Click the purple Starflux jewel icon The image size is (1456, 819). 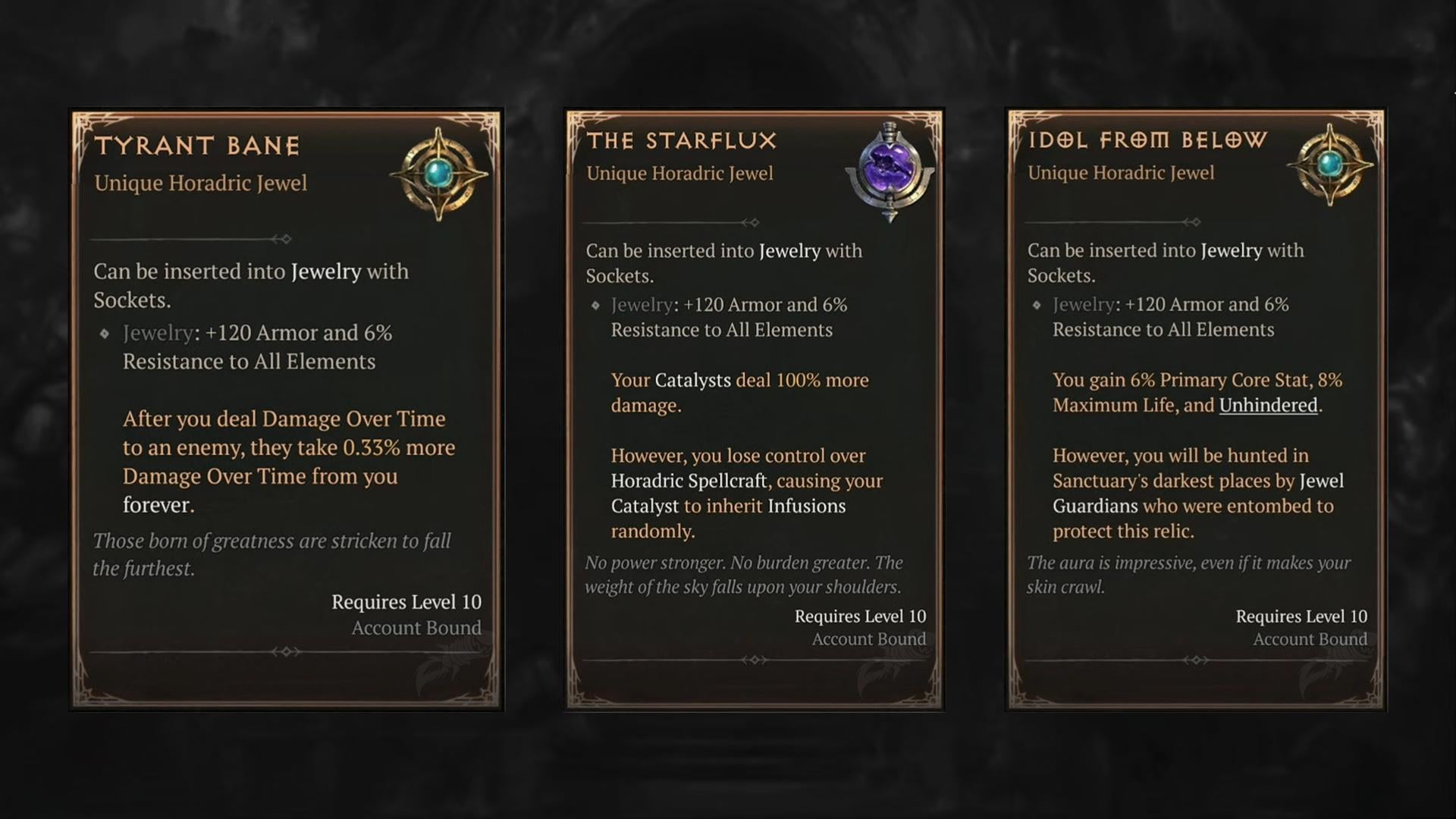(x=889, y=168)
